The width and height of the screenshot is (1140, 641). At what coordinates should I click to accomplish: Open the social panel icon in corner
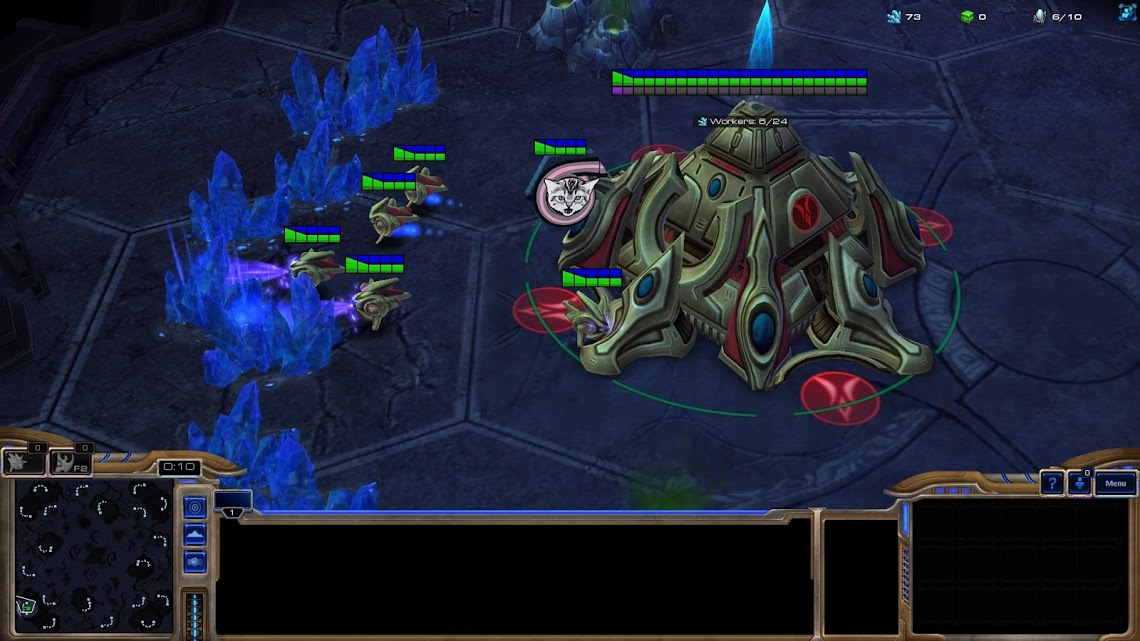click(1128, 11)
